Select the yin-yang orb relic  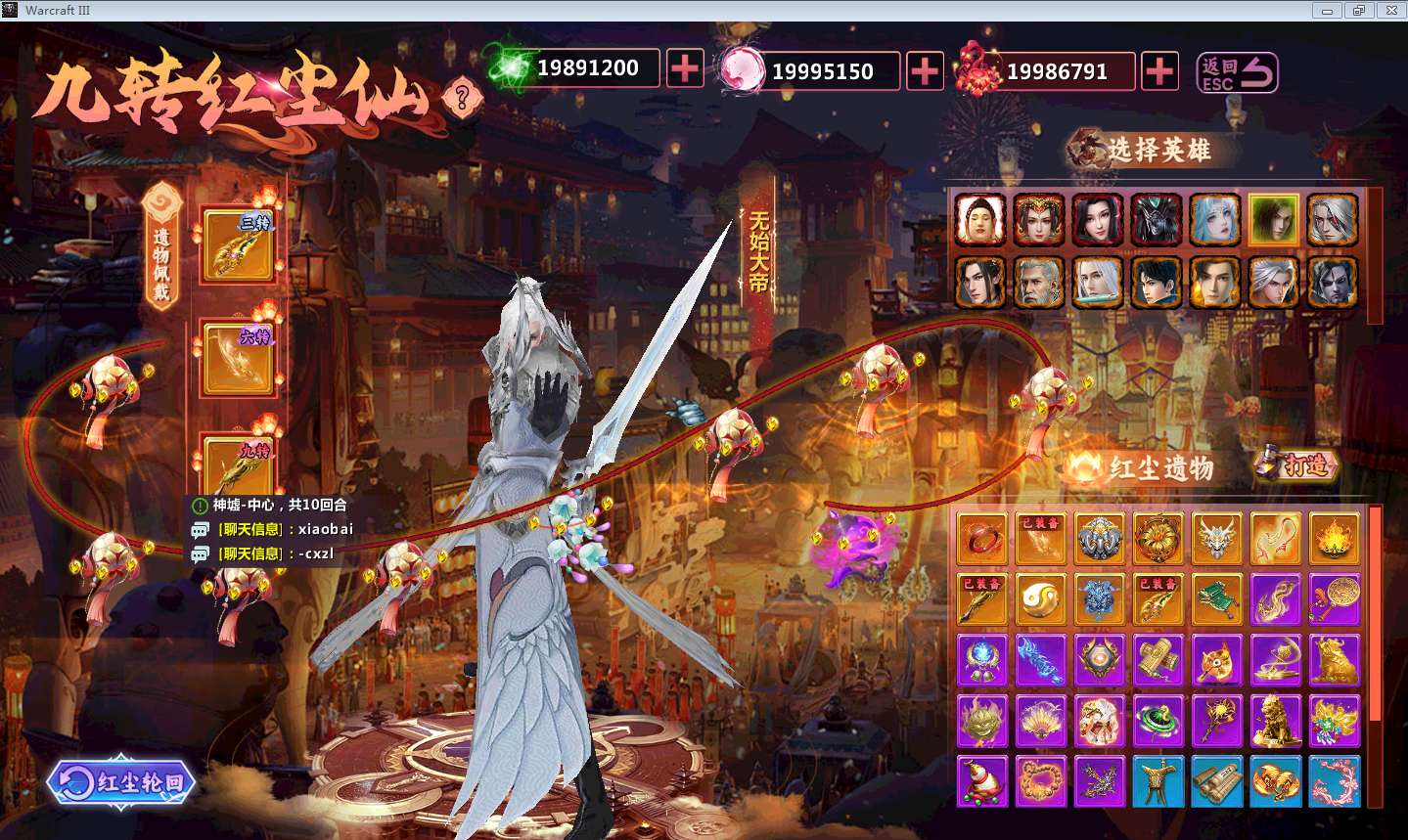point(1040,598)
